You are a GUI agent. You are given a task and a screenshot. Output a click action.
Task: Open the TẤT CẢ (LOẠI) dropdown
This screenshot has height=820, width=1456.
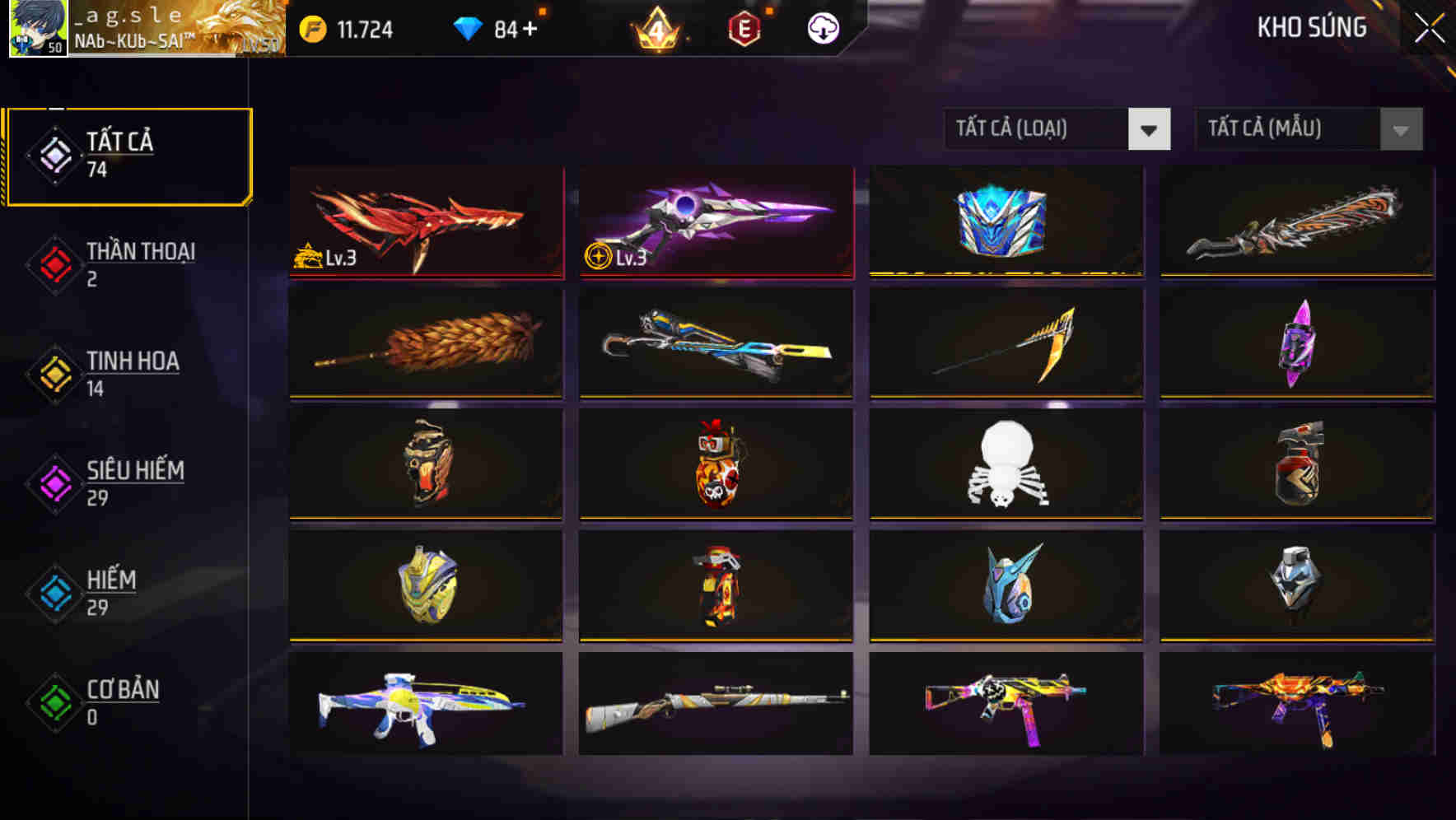tap(1038, 129)
